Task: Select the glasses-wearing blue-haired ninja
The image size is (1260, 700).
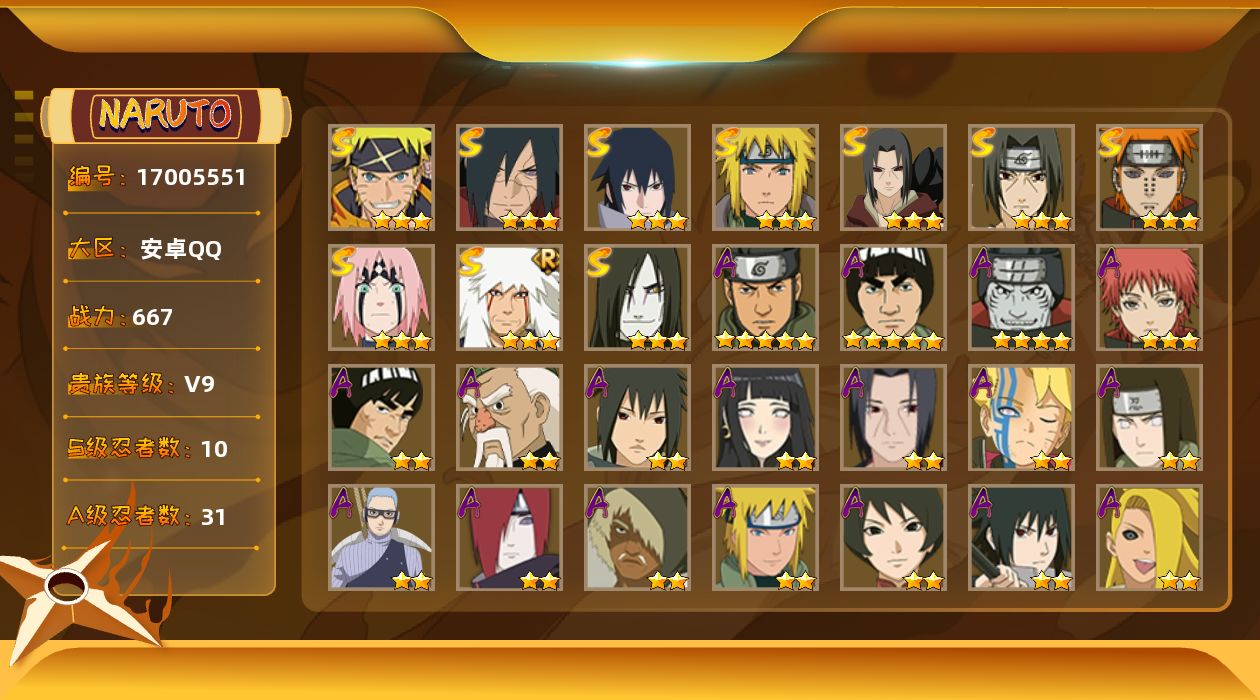Action: click(x=381, y=537)
